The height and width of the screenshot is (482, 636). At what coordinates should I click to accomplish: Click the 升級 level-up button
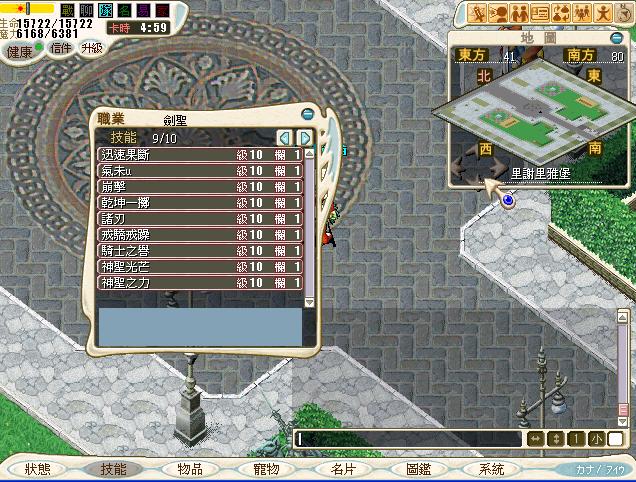click(x=91, y=47)
